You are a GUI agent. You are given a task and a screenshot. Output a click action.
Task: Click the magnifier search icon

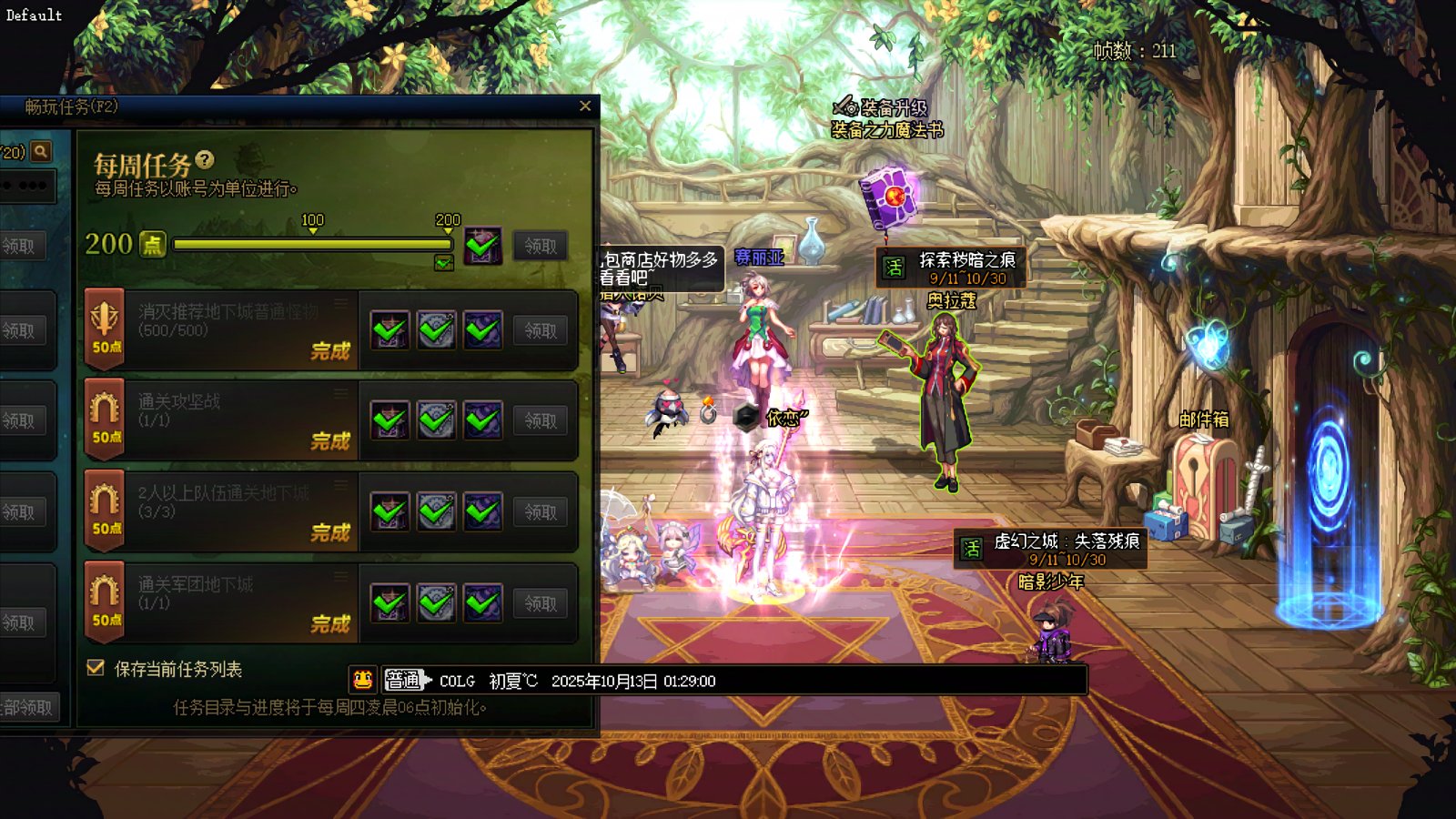click(41, 151)
